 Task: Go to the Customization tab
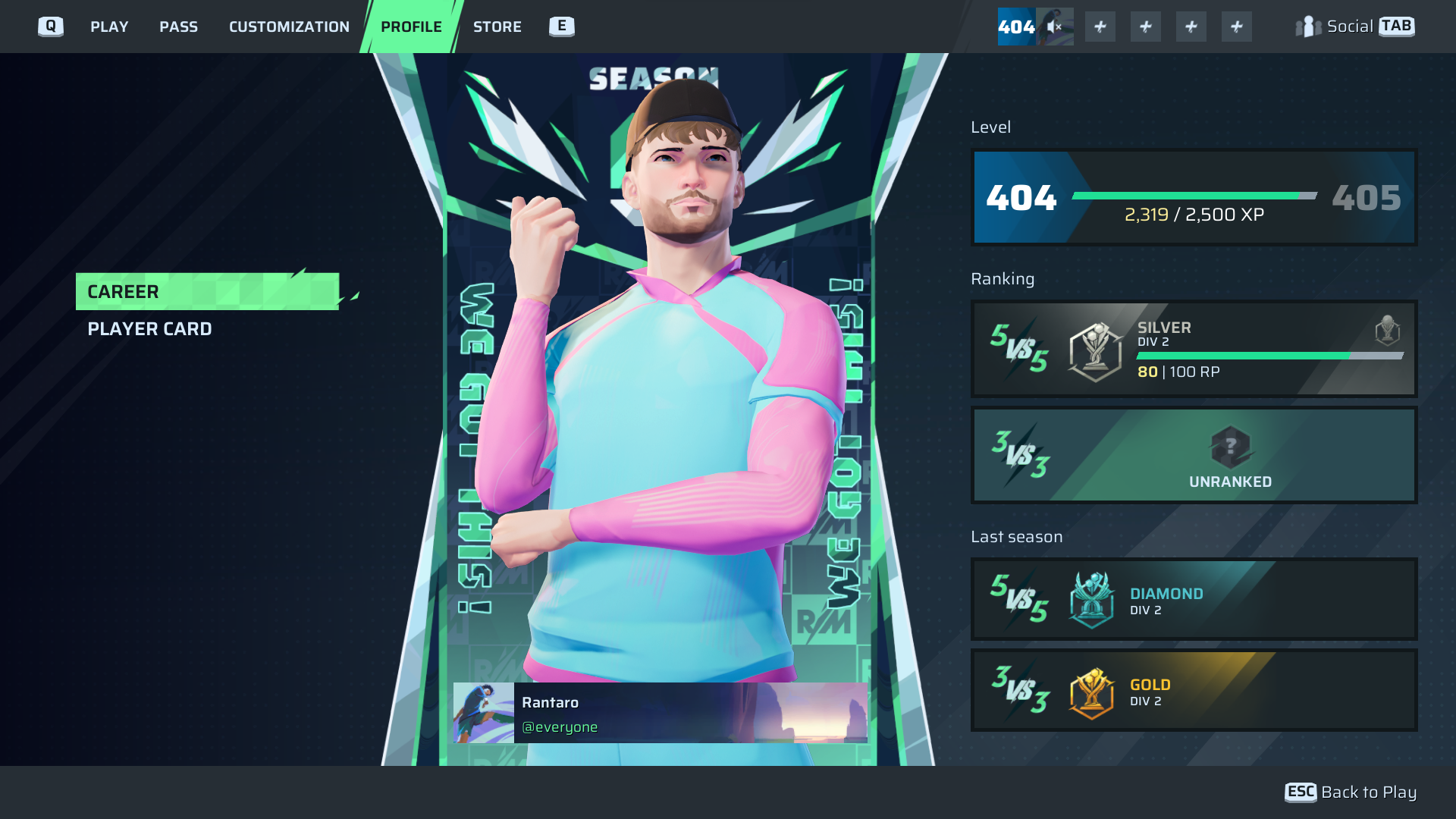coord(289,27)
